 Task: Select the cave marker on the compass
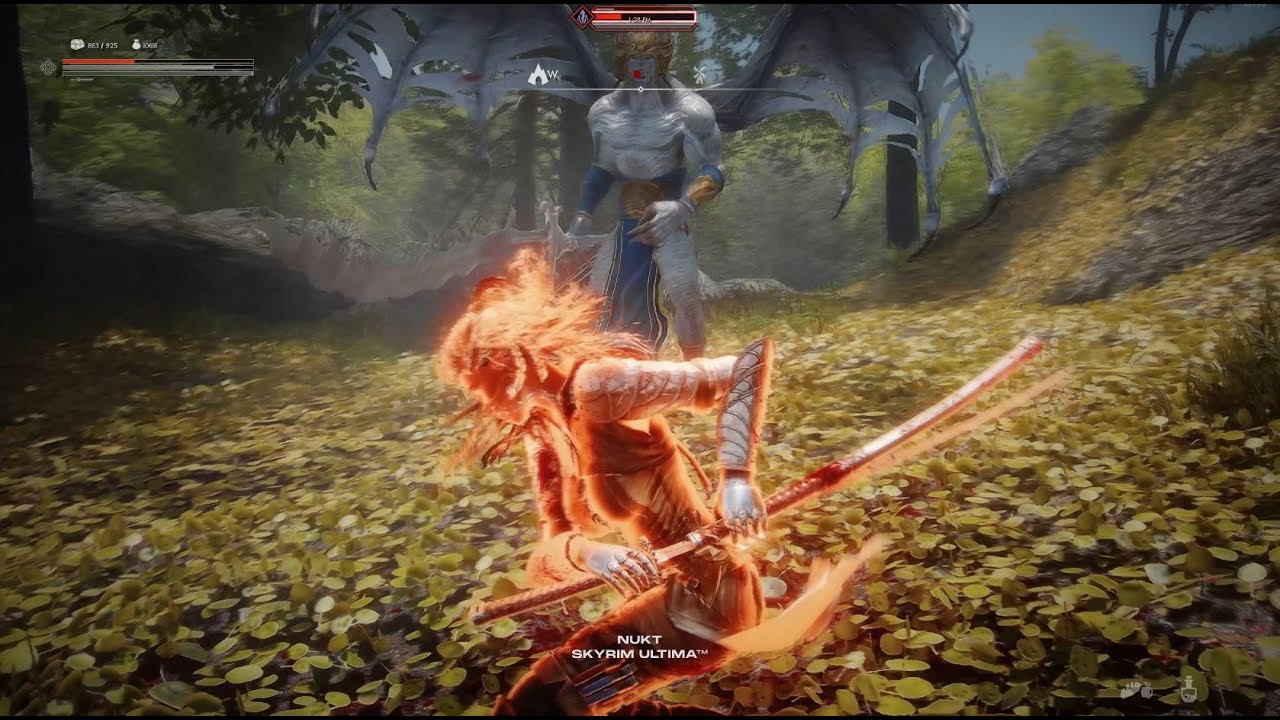pyautogui.click(x=538, y=73)
